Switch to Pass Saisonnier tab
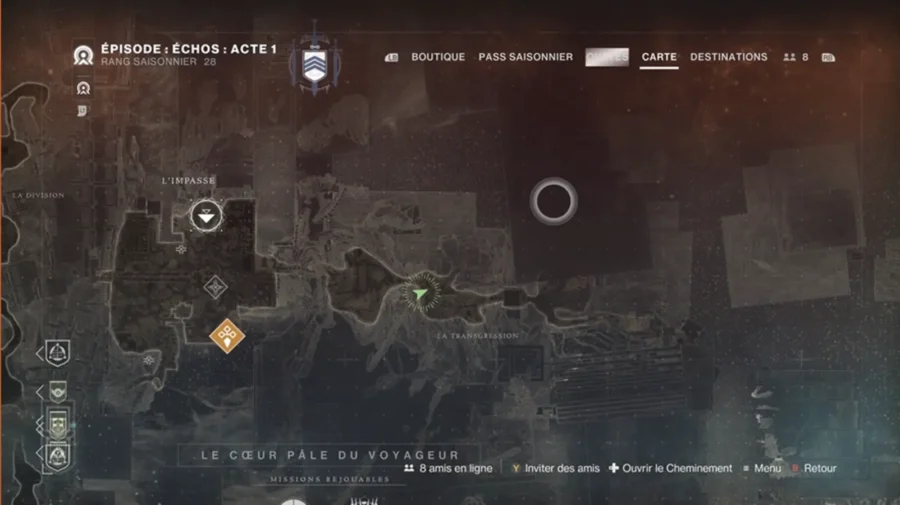 (525, 57)
